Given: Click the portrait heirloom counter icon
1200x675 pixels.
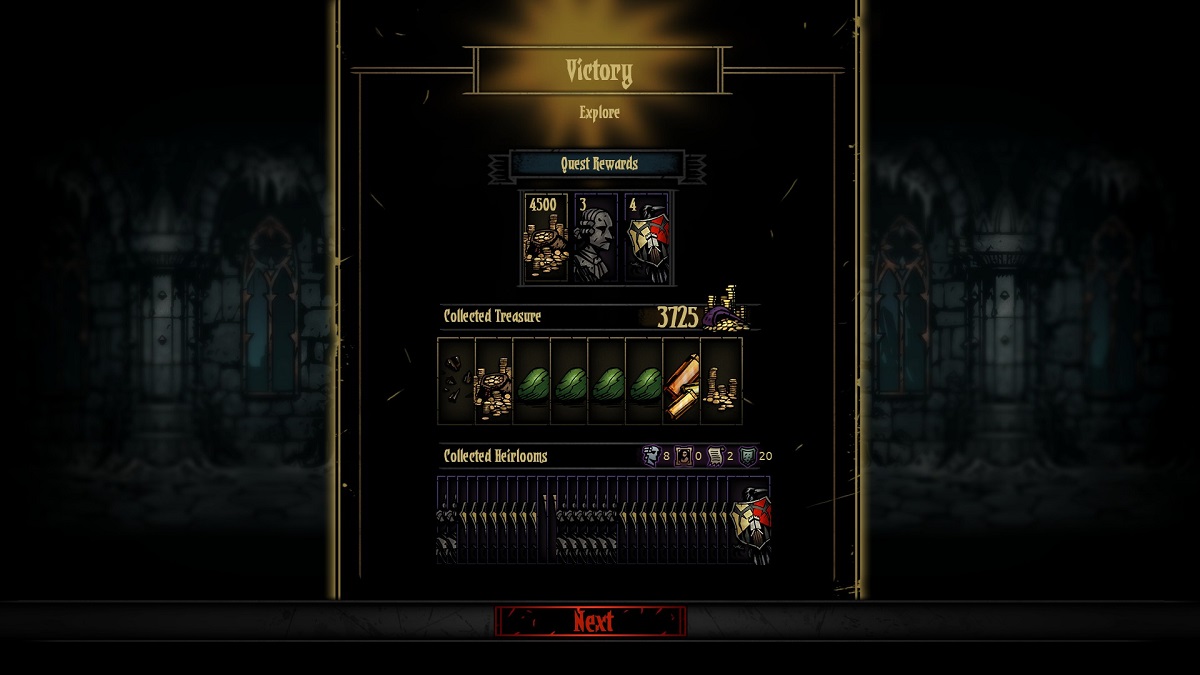Looking at the screenshot, I should point(685,456).
